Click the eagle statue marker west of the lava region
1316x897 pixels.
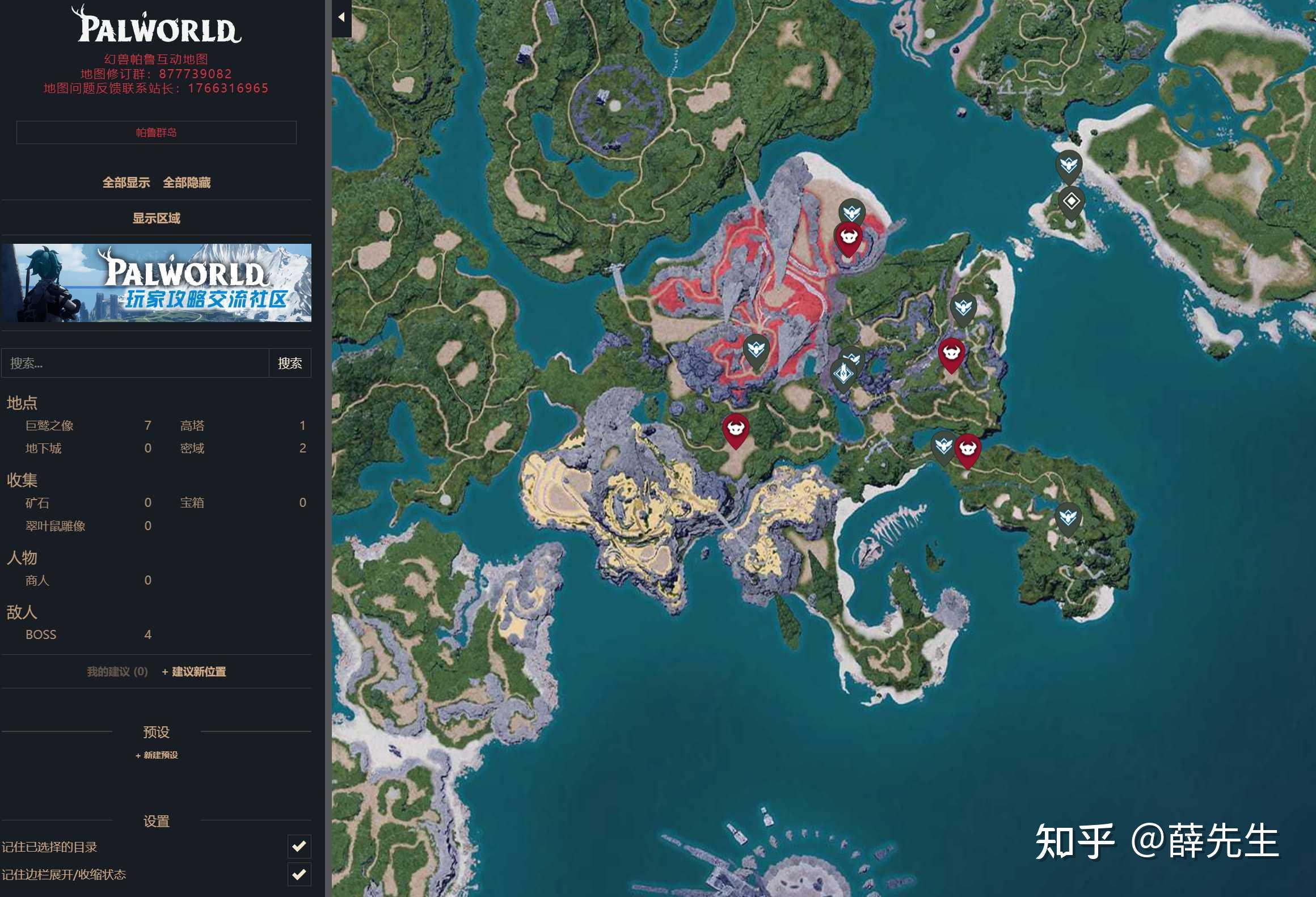pyautogui.click(x=757, y=349)
